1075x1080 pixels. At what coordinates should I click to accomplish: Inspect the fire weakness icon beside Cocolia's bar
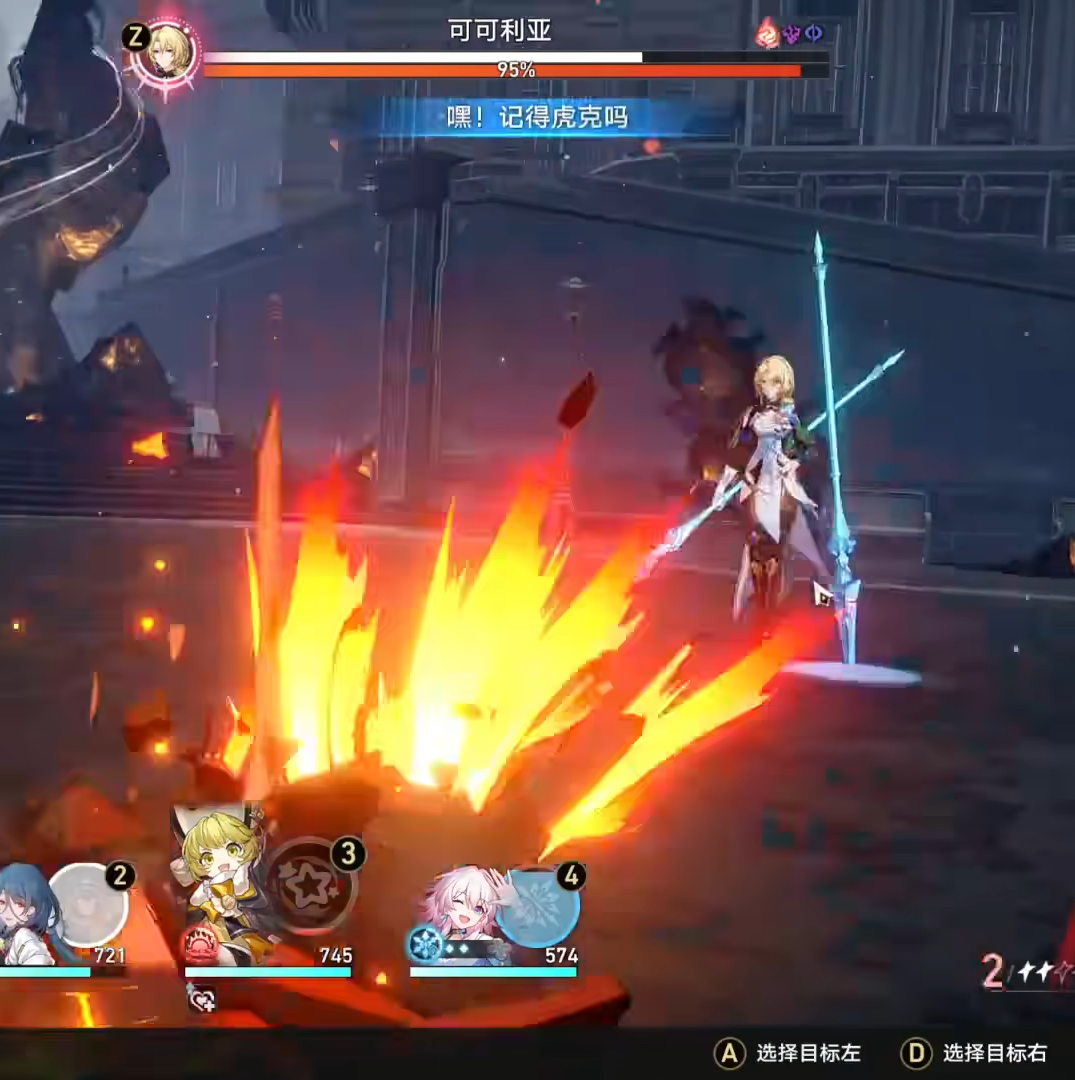tap(767, 33)
